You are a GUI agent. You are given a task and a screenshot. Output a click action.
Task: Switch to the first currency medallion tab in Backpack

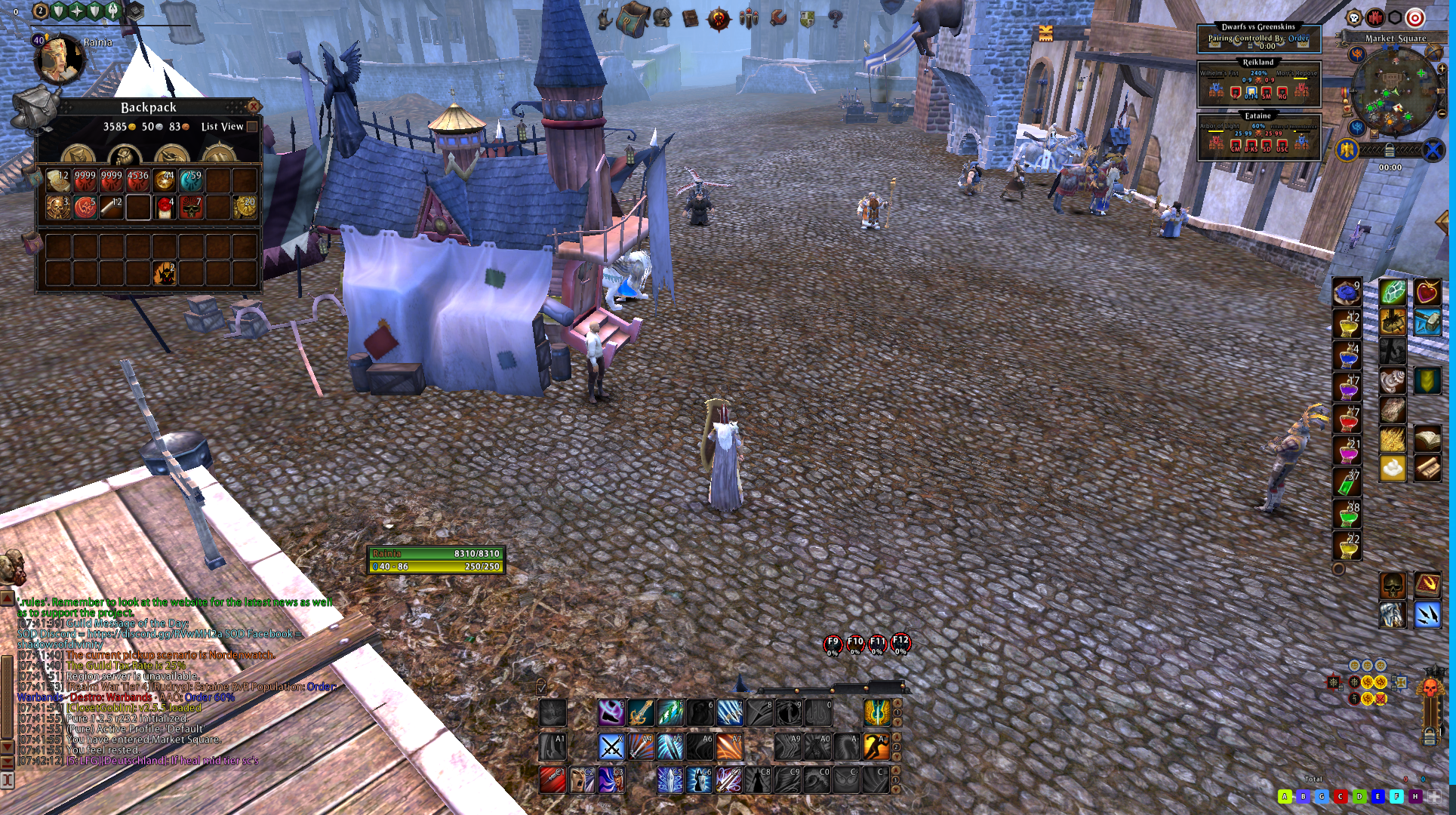tap(78, 155)
